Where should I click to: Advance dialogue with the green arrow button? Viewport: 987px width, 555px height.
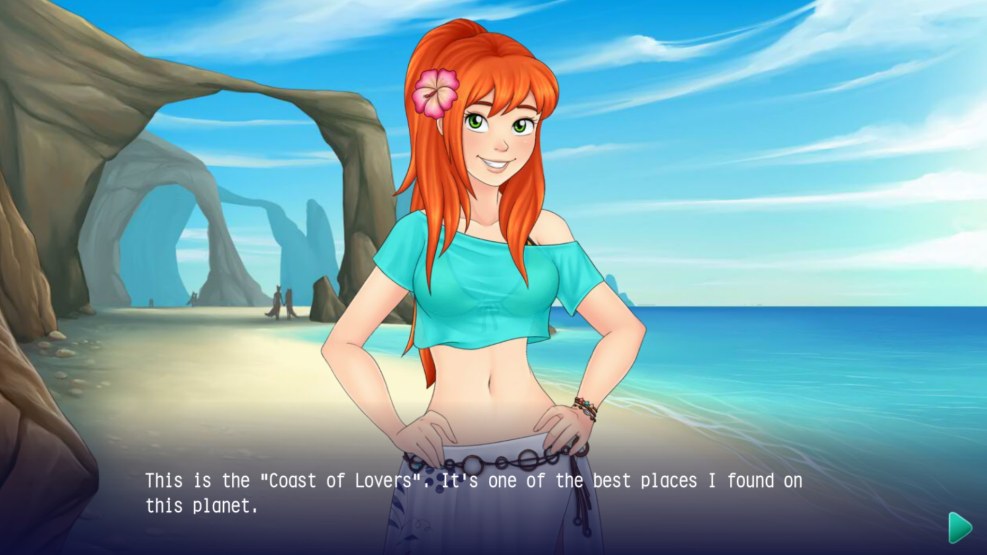click(959, 527)
